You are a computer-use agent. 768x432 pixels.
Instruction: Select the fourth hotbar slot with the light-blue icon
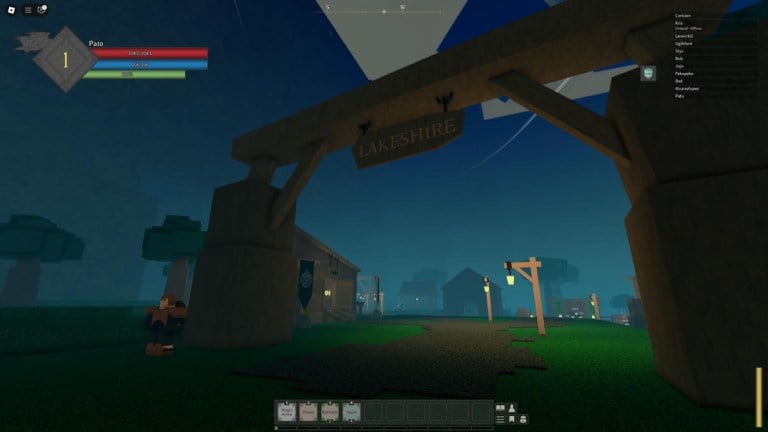point(352,410)
